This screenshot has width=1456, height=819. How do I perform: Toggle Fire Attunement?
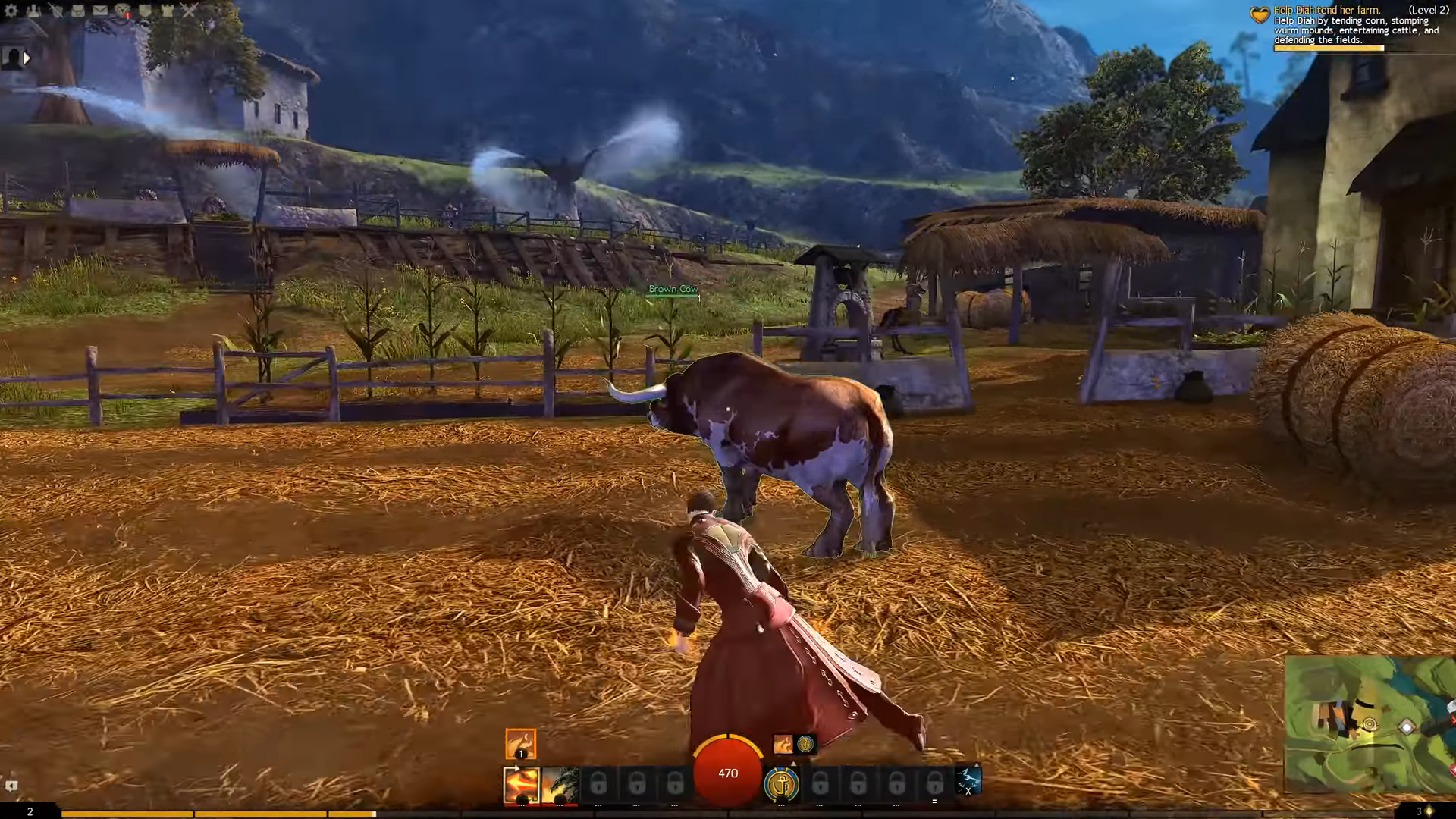519,744
